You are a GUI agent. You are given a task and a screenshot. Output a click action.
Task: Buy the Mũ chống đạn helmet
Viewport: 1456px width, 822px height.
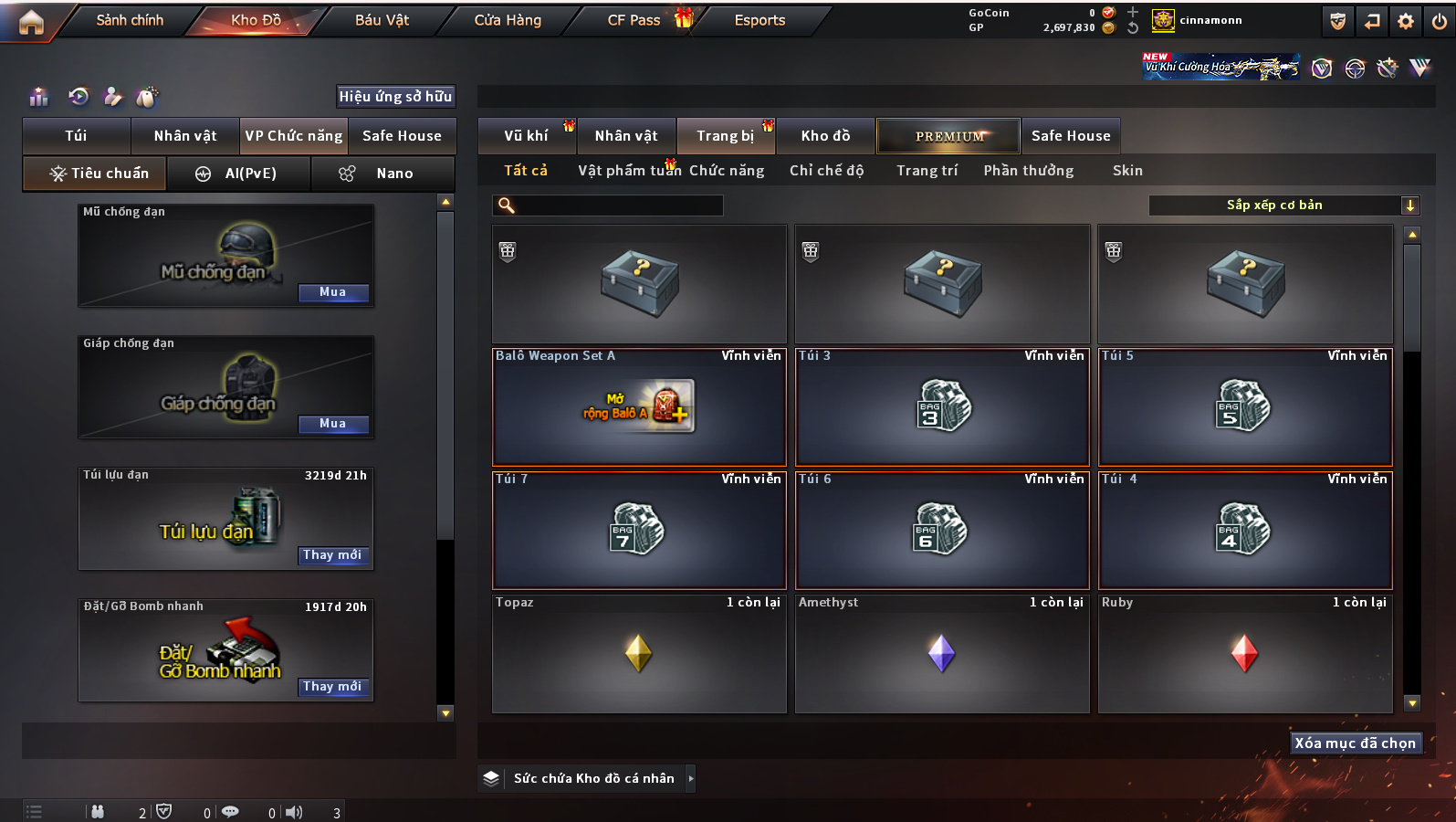point(332,292)
